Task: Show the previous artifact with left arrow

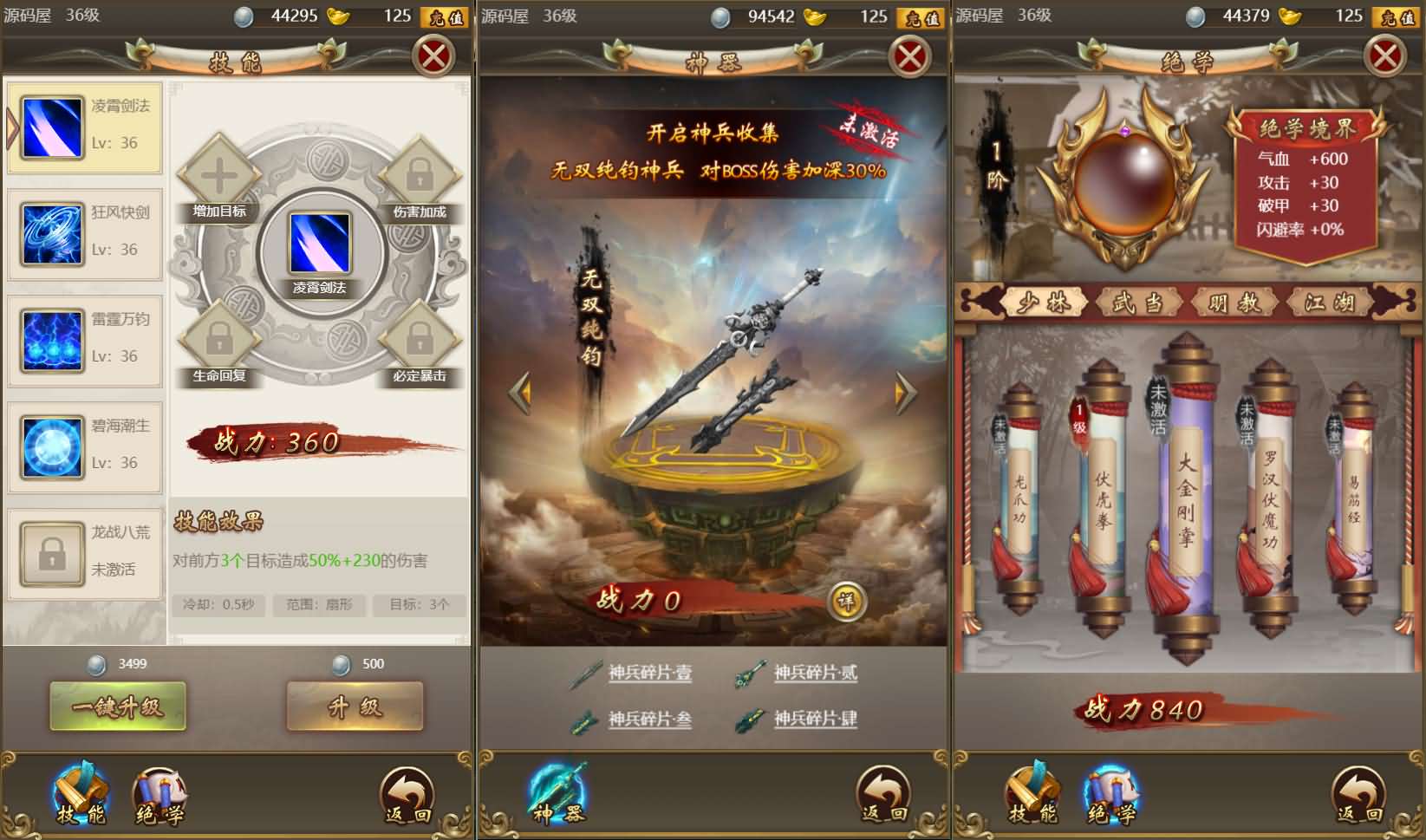Action: 520,390
